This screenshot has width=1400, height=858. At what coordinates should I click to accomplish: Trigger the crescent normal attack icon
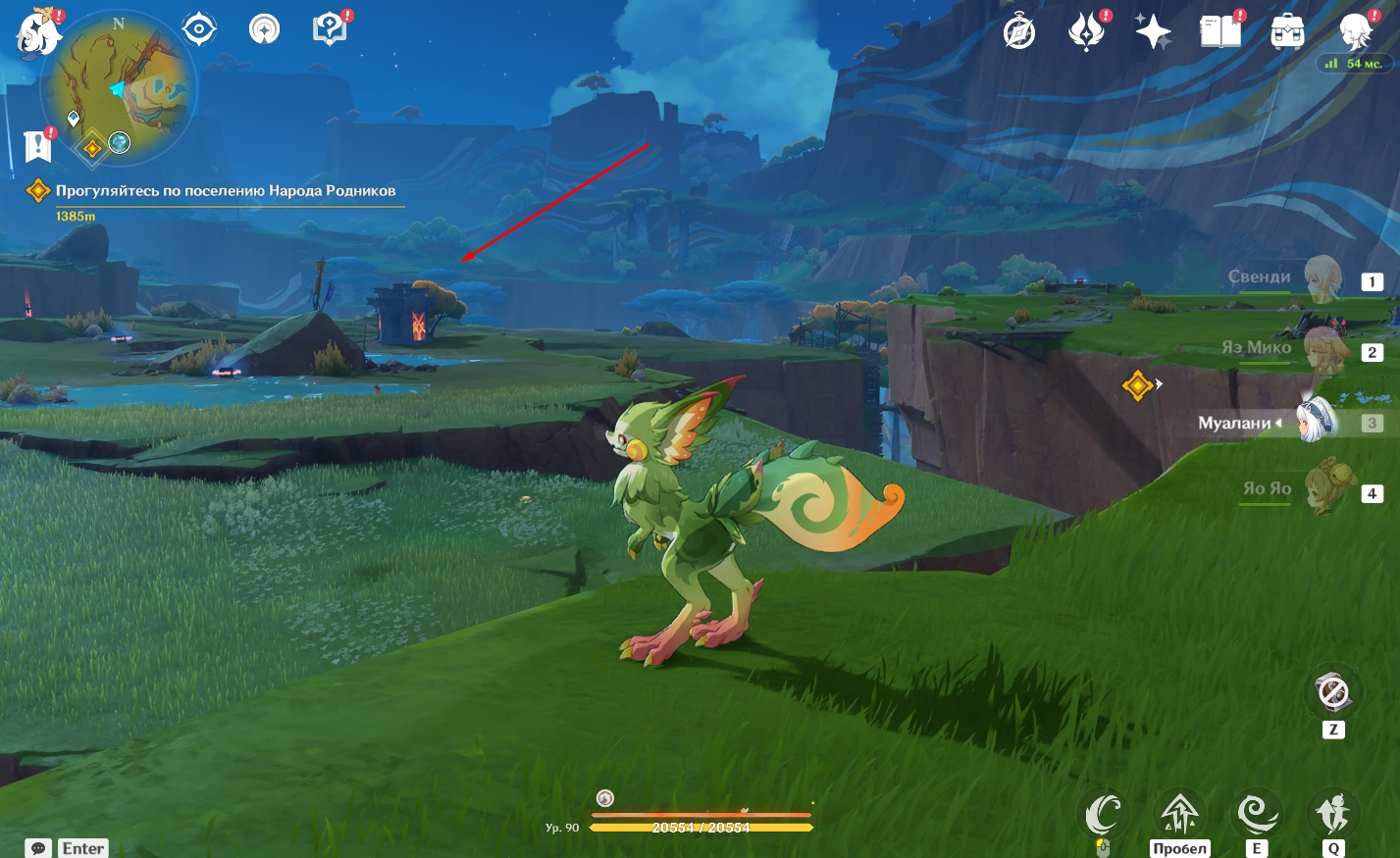click(1103, 813)
